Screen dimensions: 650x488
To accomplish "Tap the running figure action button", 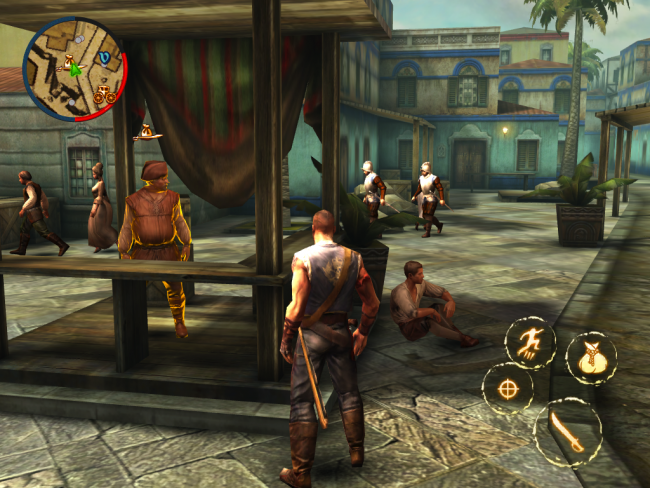I will (x=530, y=343).
